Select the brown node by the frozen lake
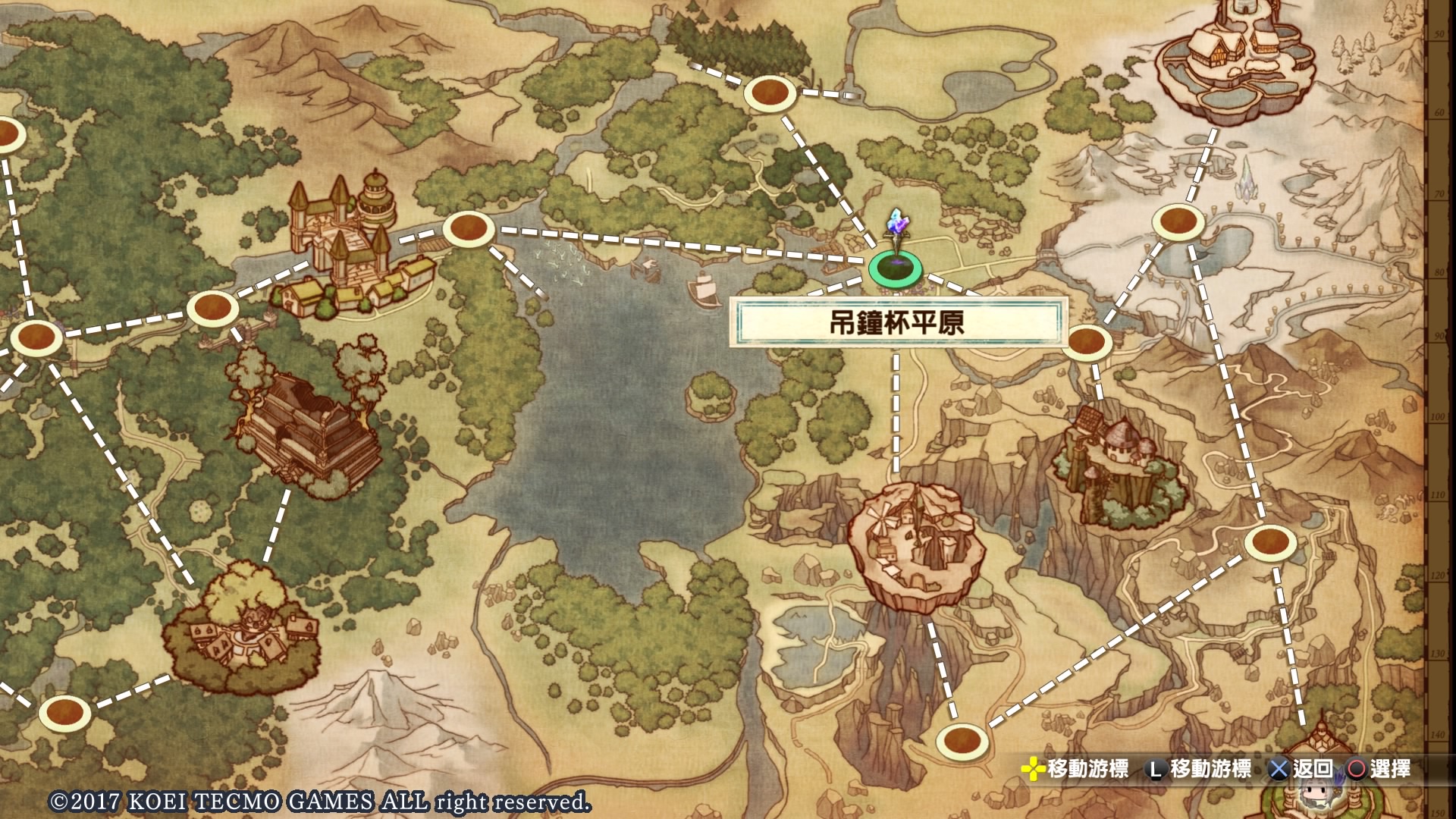 click(1178, 222)
